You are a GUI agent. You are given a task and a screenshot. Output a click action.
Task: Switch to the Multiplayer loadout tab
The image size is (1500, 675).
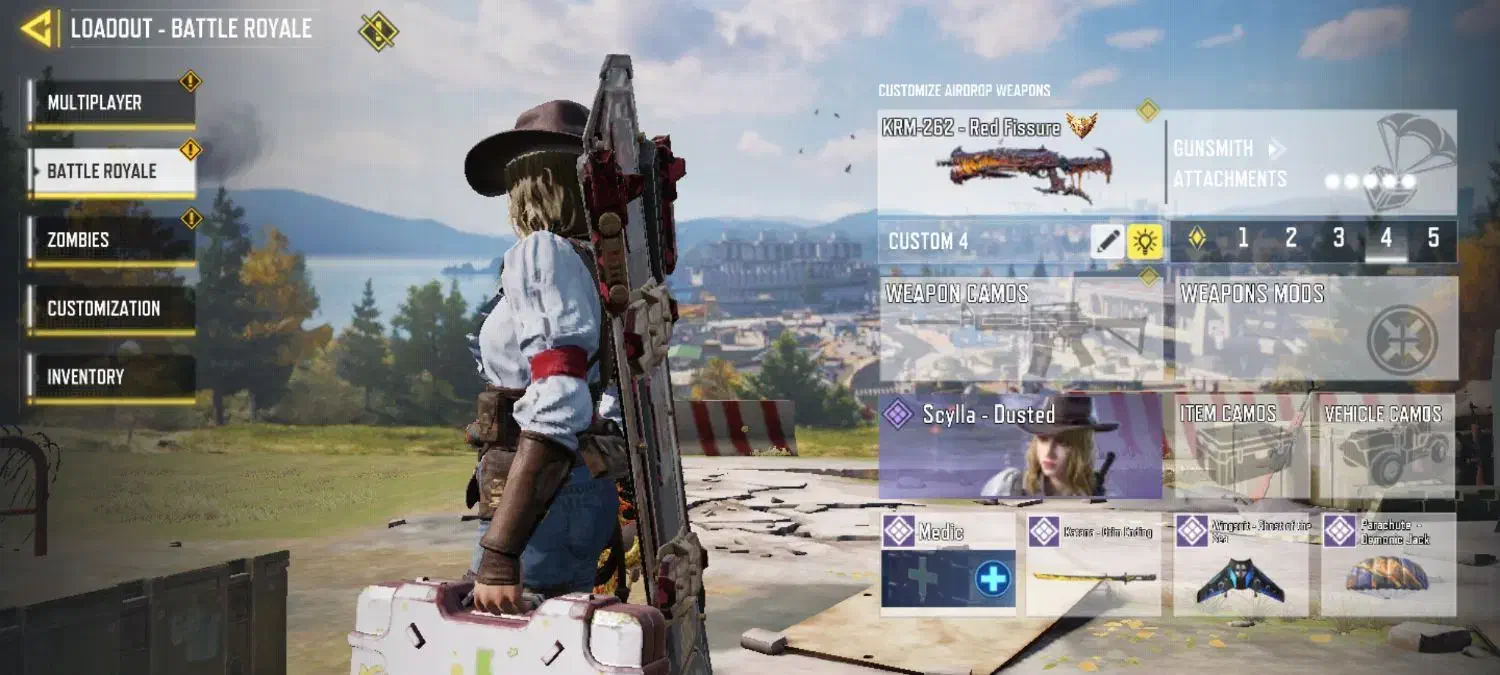110,103
